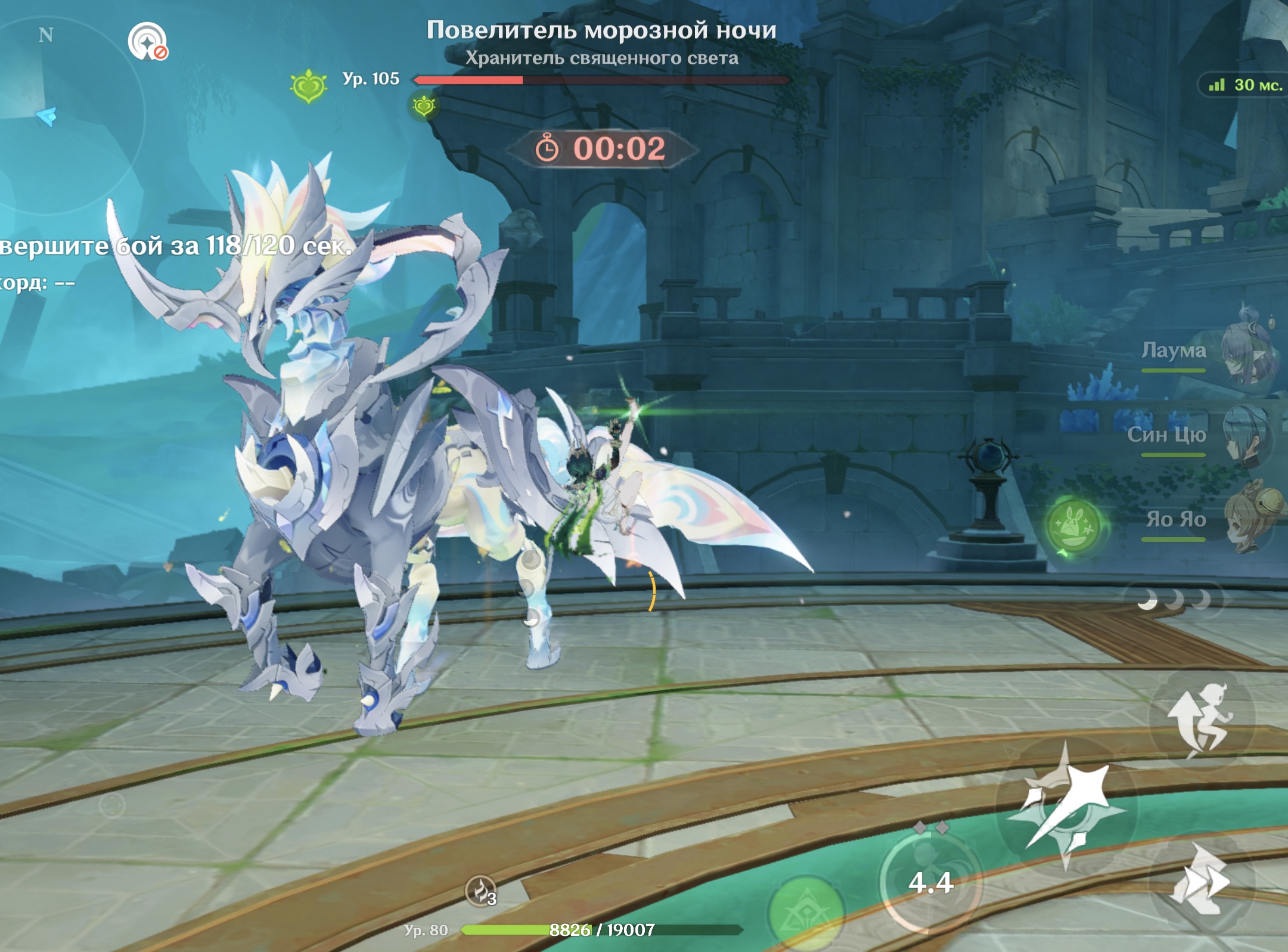Tap the green rabbit Yuegui icon

[1073, 526]
